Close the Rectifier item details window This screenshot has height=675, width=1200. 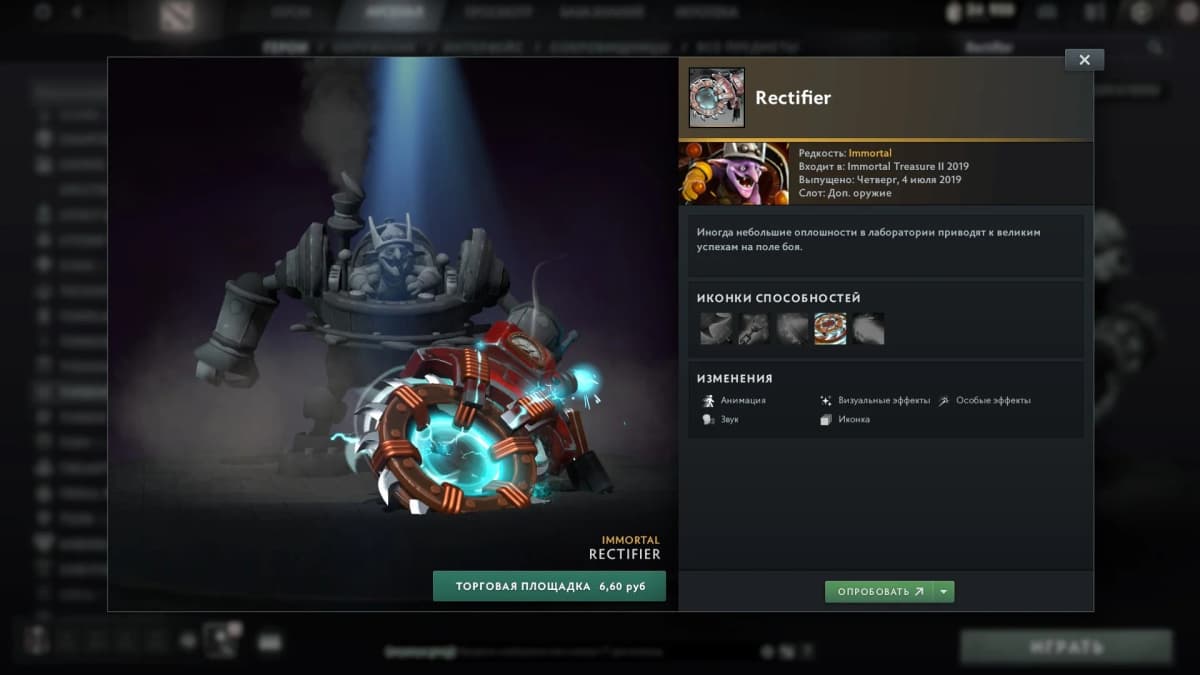(1084, 60)
